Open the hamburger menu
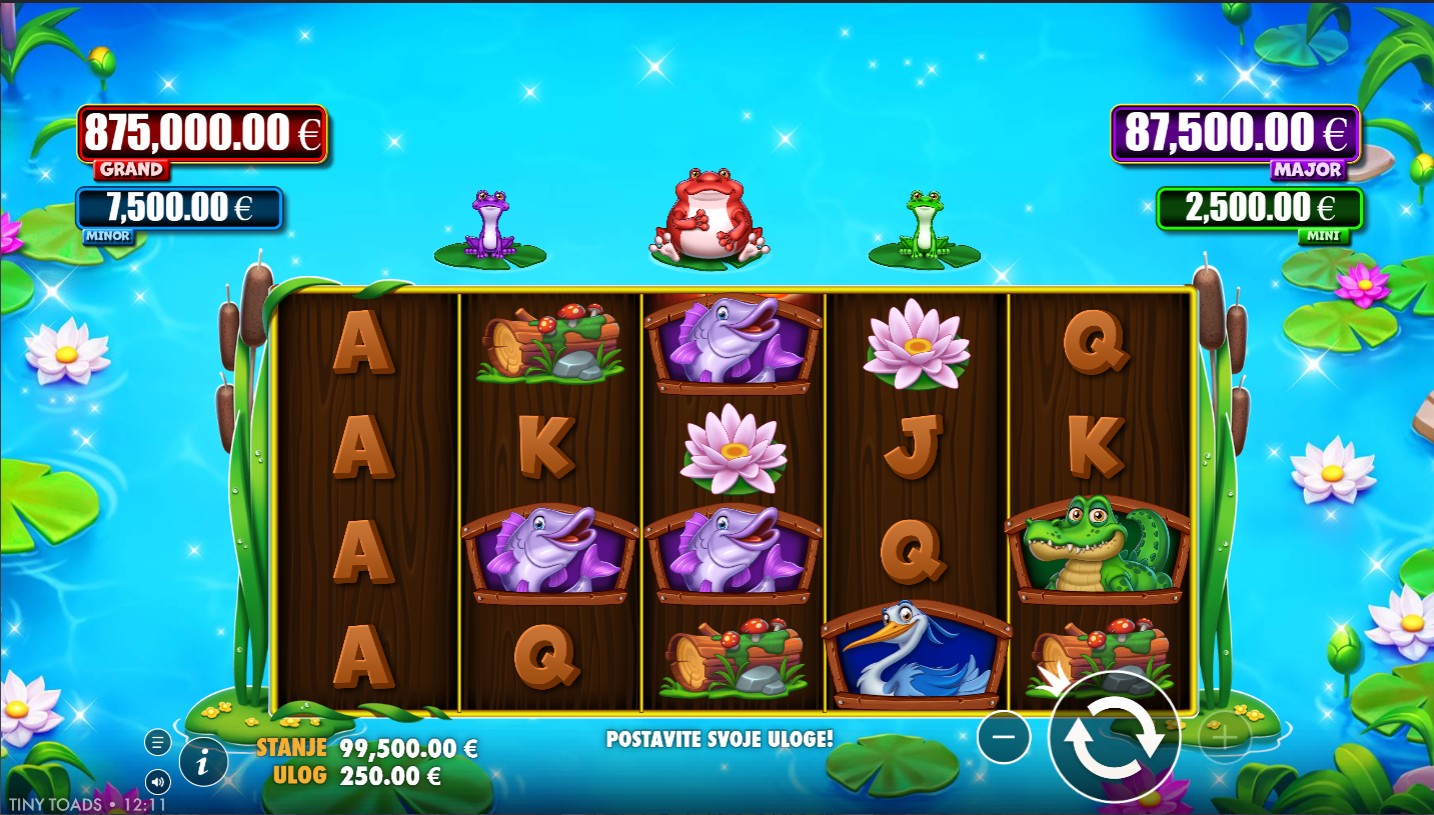Viewport: 1434px width, 815px height. click(157, 742)
